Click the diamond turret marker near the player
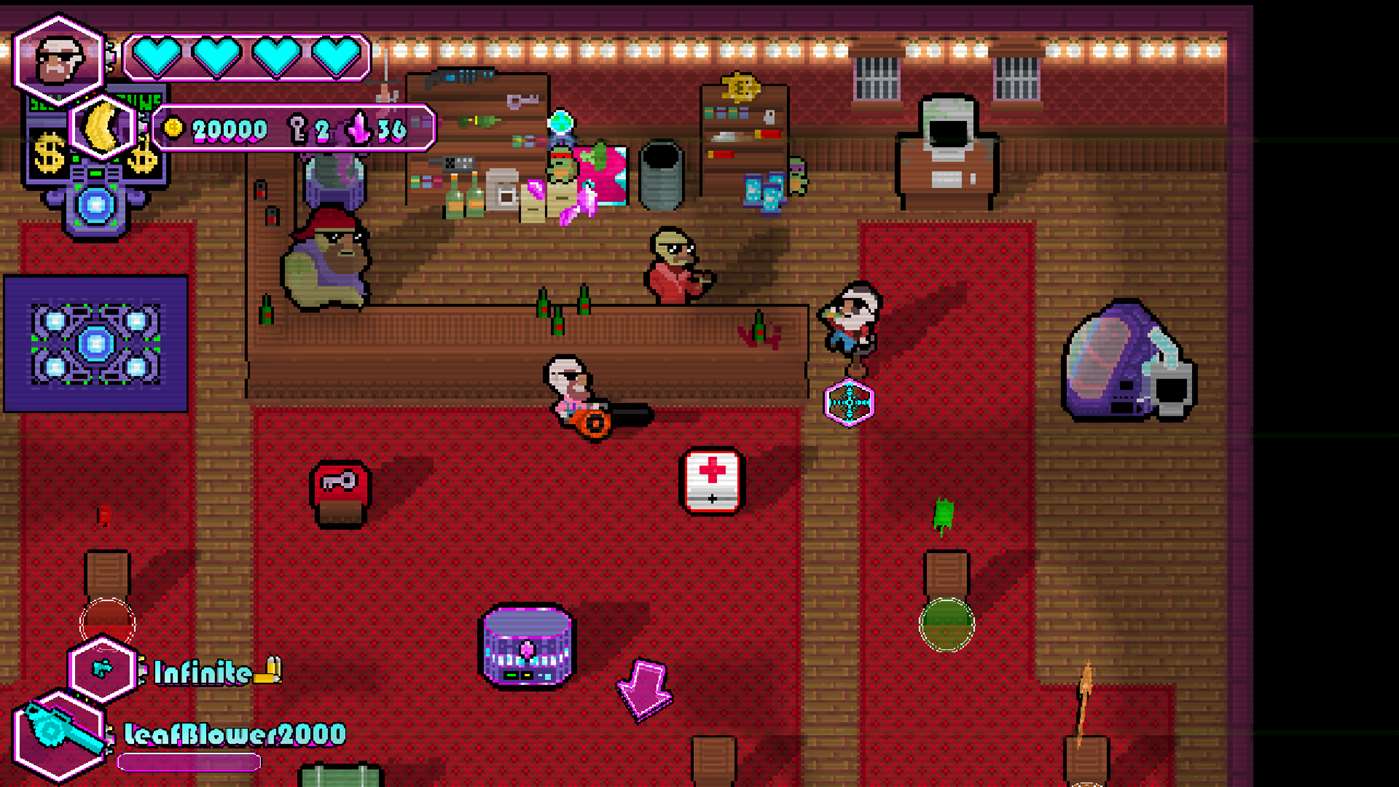 [x=848, y=403]
